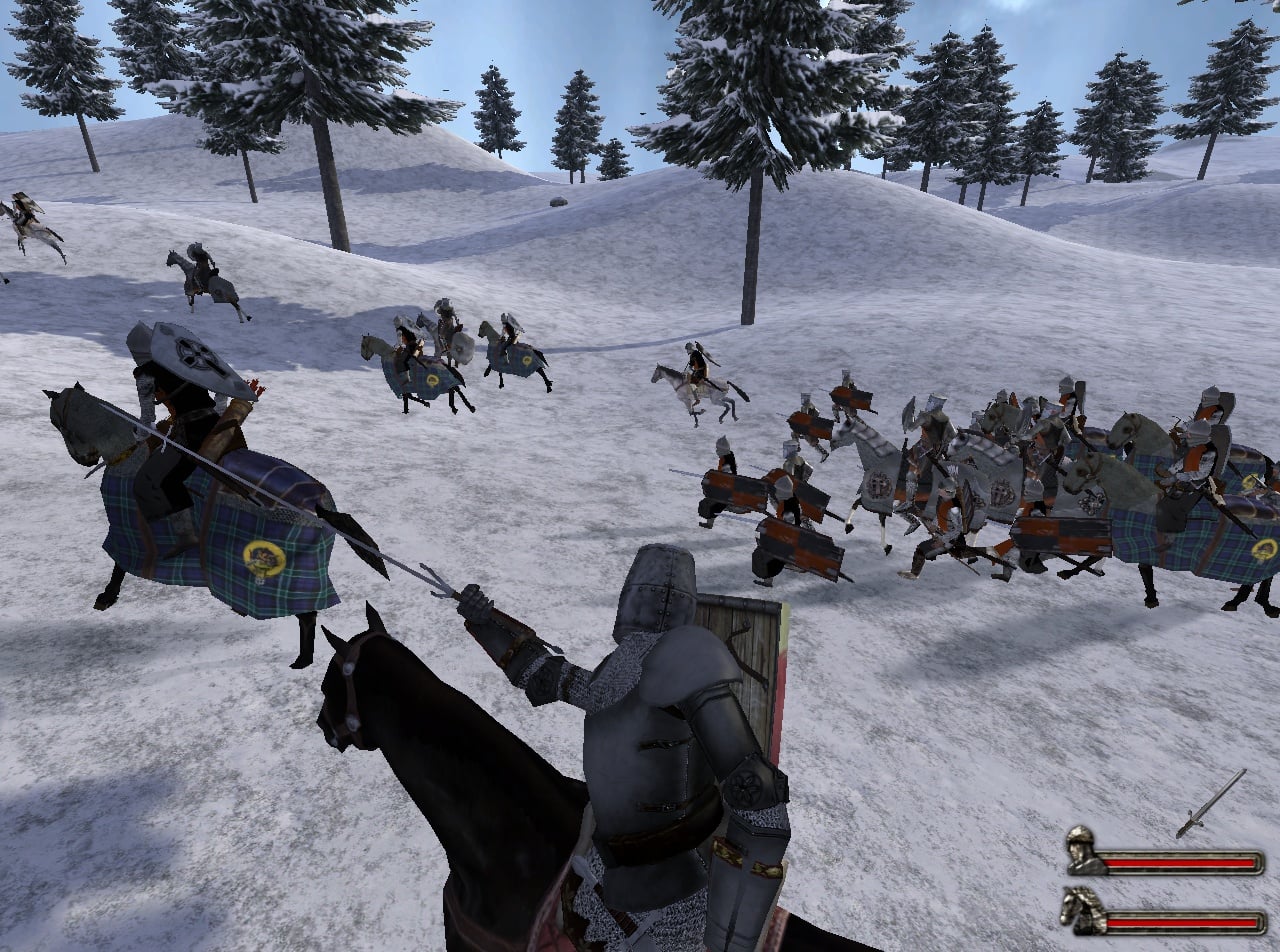Select the equipped sword weapon icon
Viewport: 1280px width, 952px height.
coord(1211,803)
